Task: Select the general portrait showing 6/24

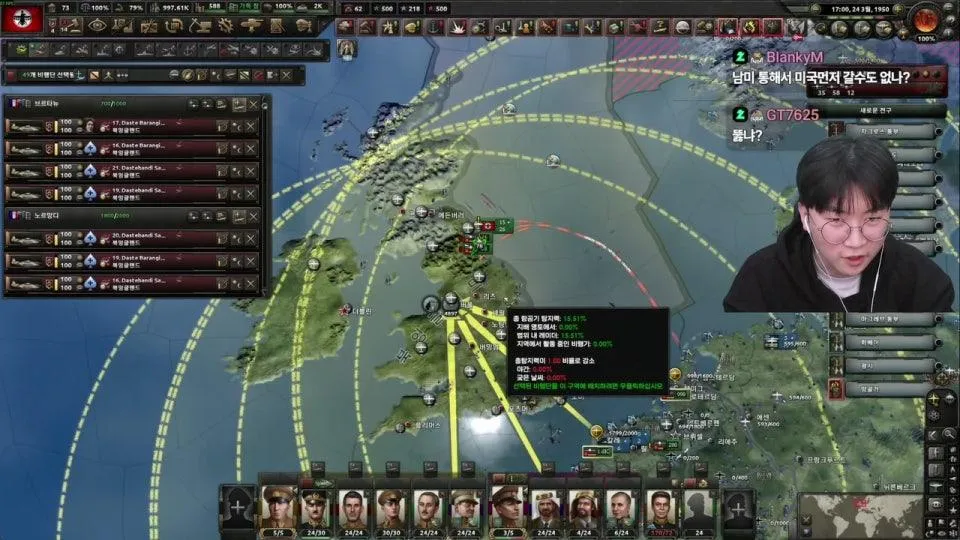Action: point(620,507)
